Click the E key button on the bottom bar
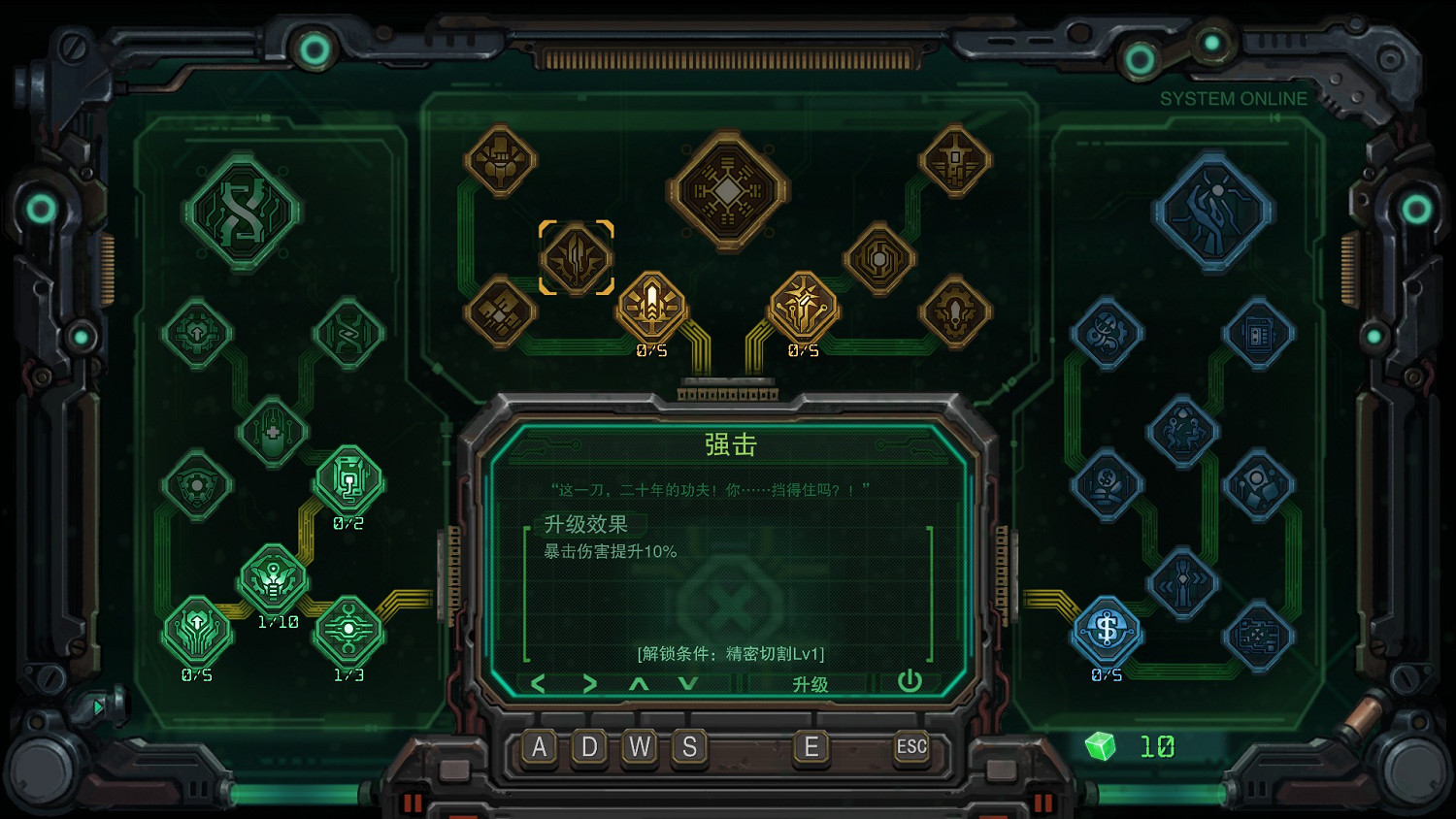Image resolution: width=1456 pixels, height=819 pixels. click(811, 747)
